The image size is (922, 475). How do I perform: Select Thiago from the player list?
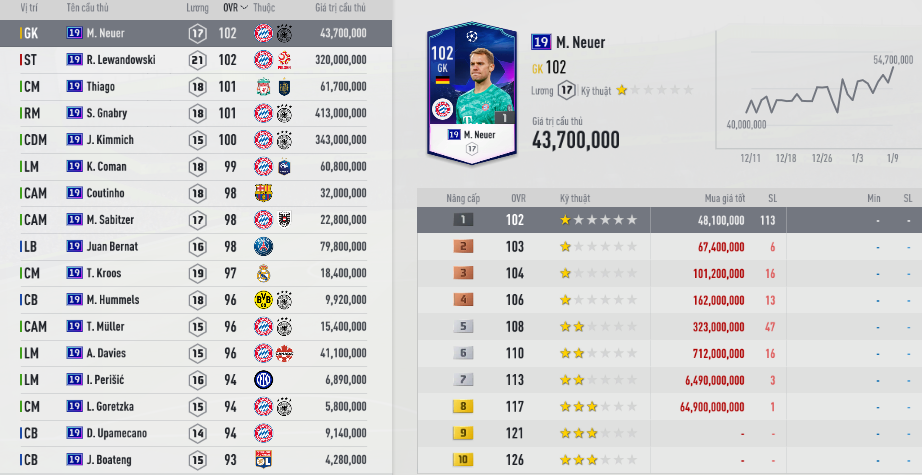100,87
